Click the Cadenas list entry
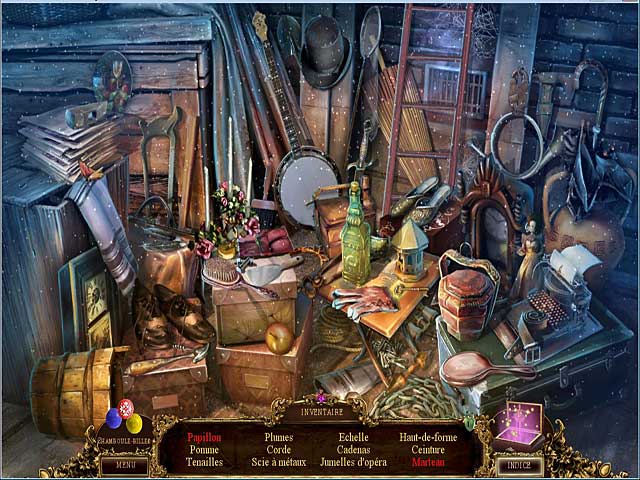Screen dimensions: 640x480 pos(353,449)
